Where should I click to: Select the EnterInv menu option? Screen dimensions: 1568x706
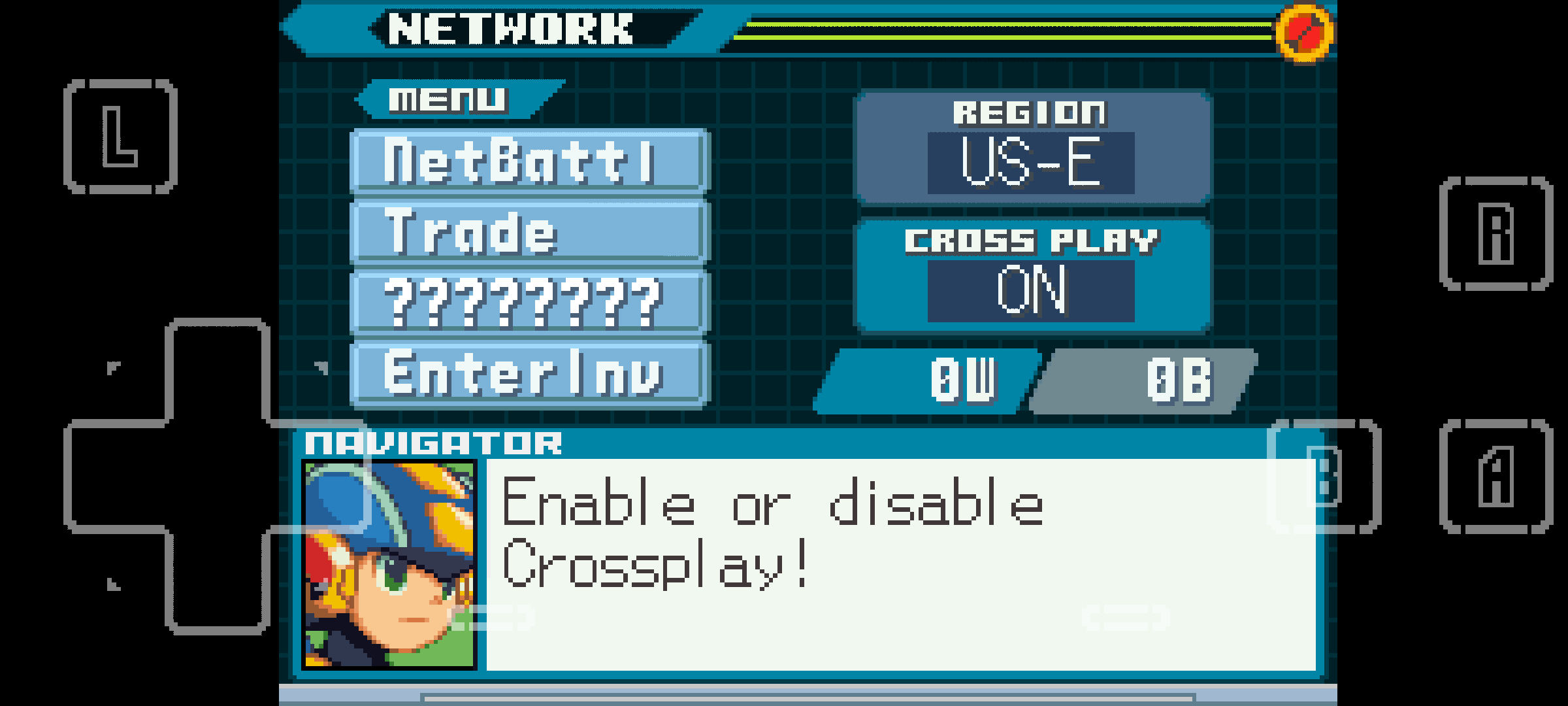click(529, 374)
